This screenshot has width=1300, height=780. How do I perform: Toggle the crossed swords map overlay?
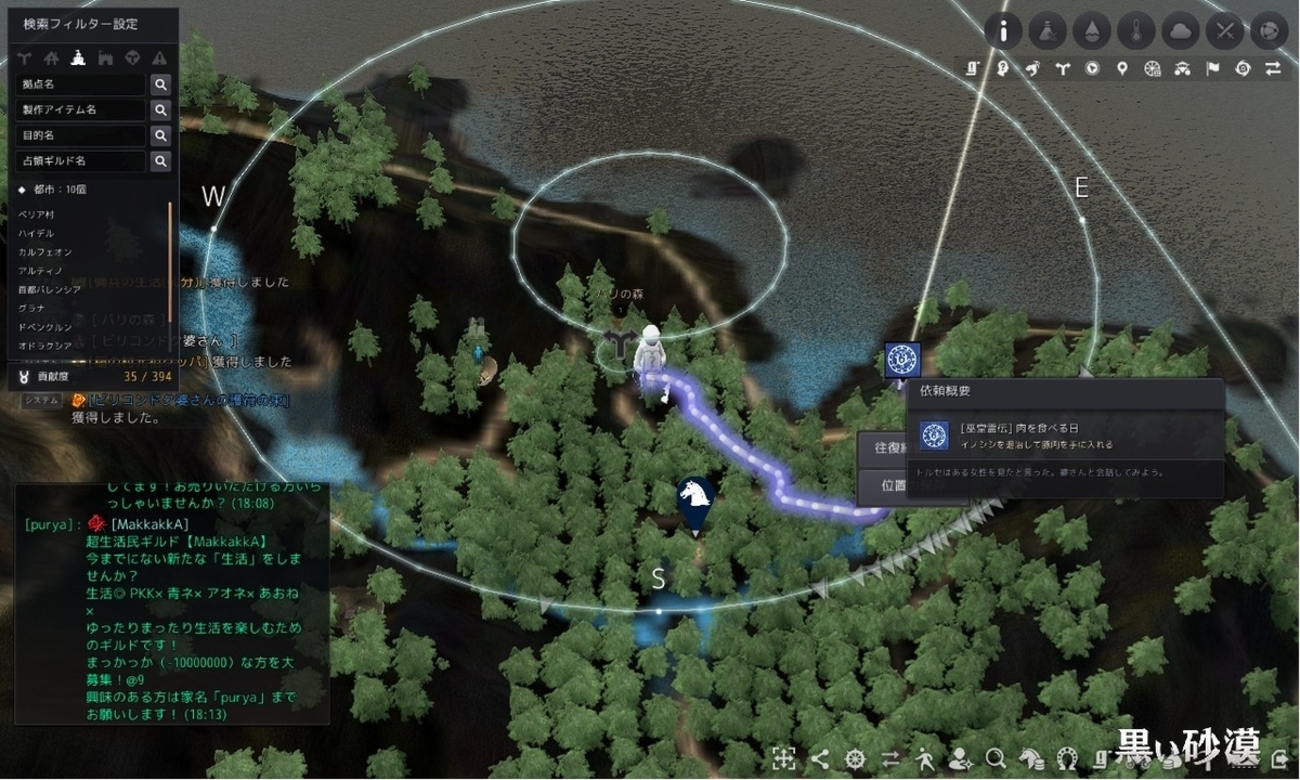click(1225, 31)
